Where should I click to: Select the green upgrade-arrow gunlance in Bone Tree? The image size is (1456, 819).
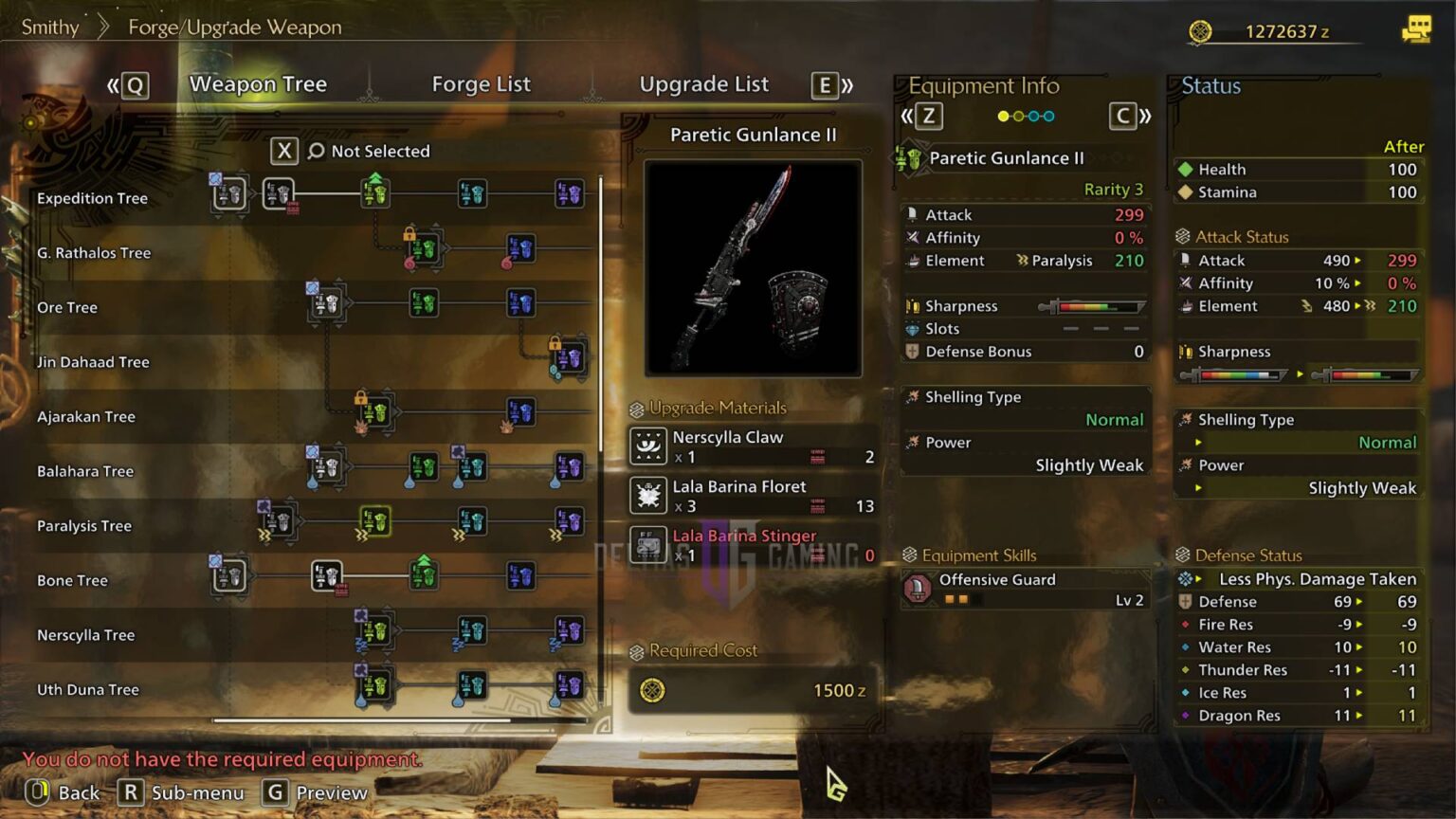(x=424, y=576)
